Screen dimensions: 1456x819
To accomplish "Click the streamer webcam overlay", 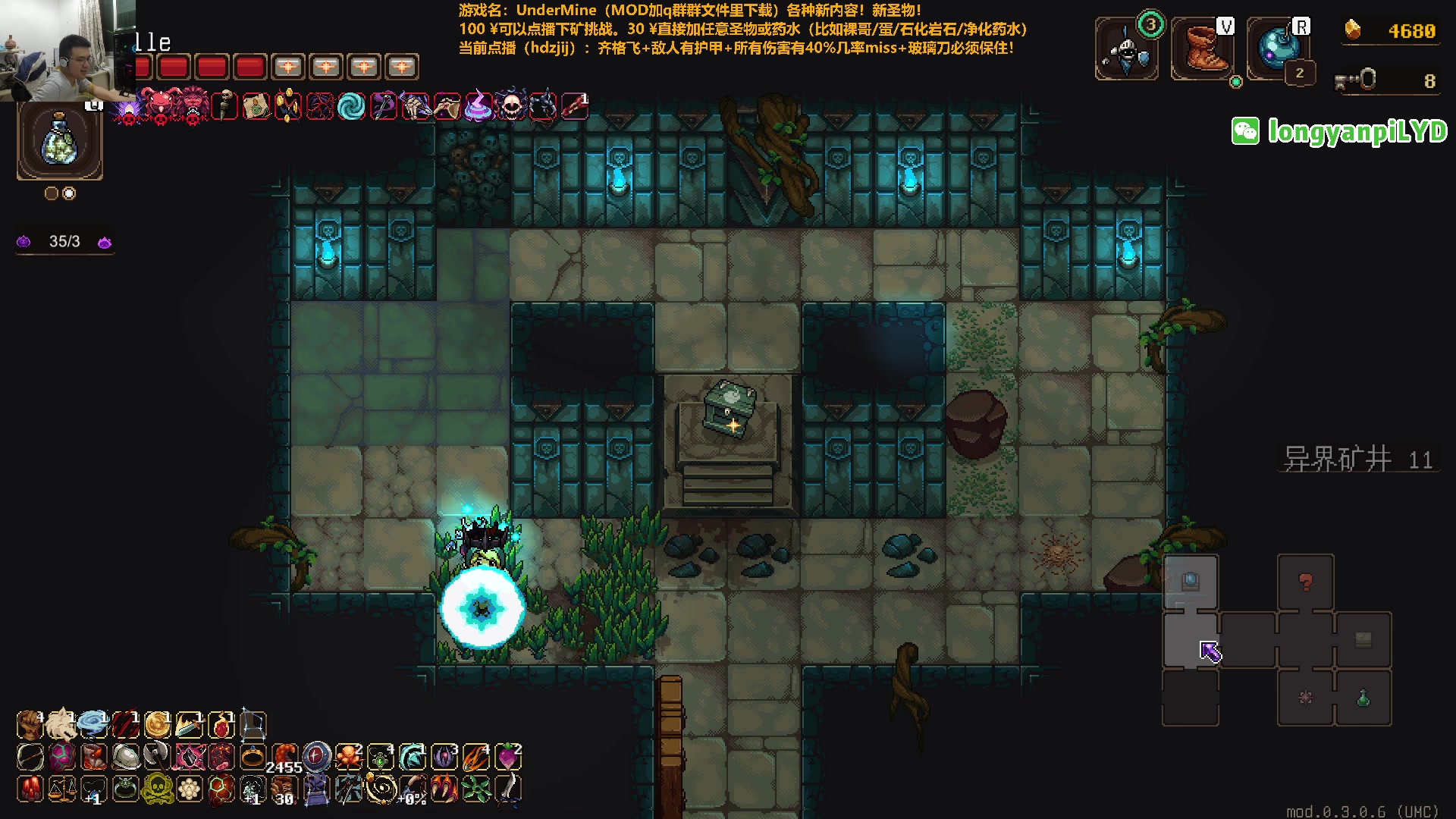I will [67, 50].
